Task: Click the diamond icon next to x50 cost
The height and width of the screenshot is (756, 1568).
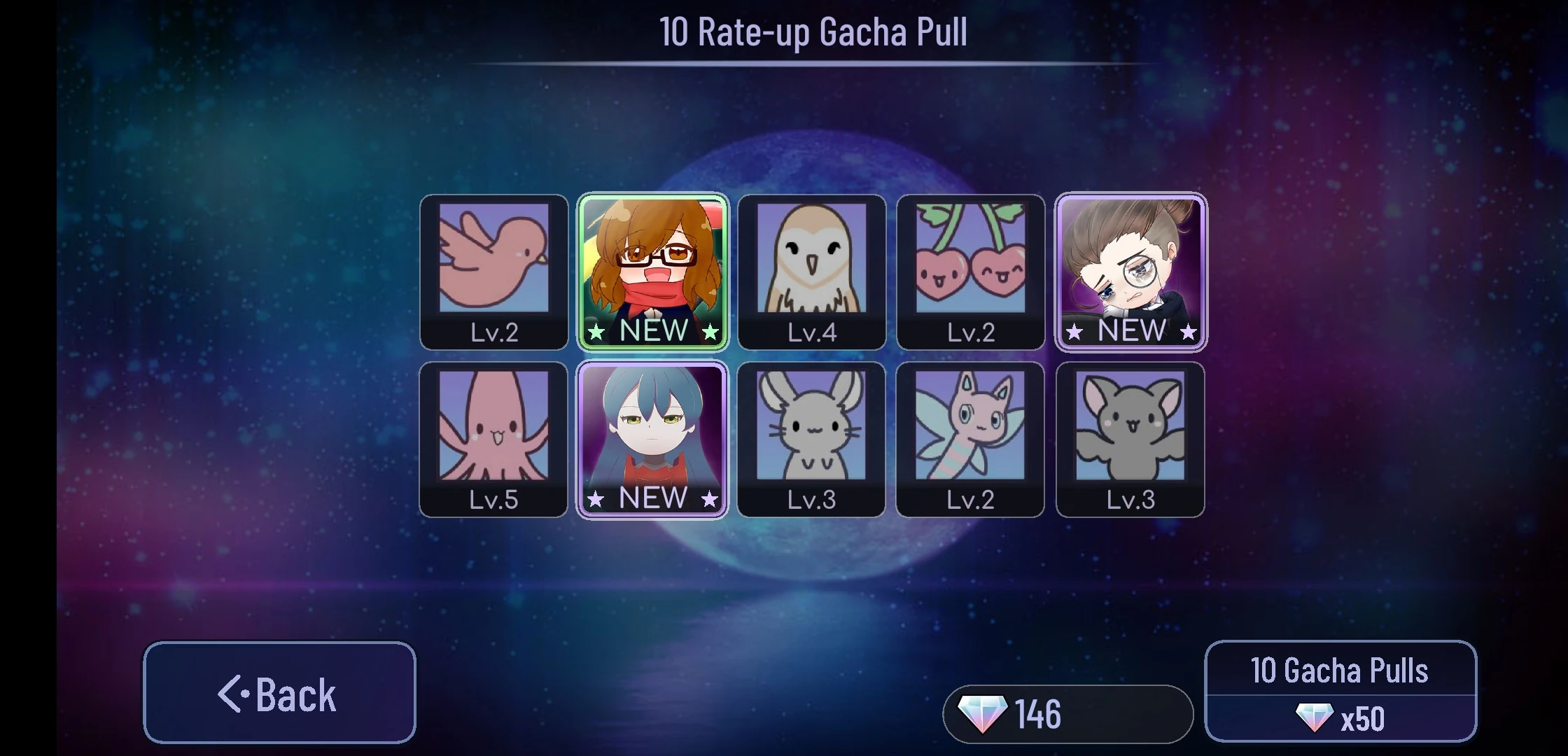Action: [x=1315, y=717]
